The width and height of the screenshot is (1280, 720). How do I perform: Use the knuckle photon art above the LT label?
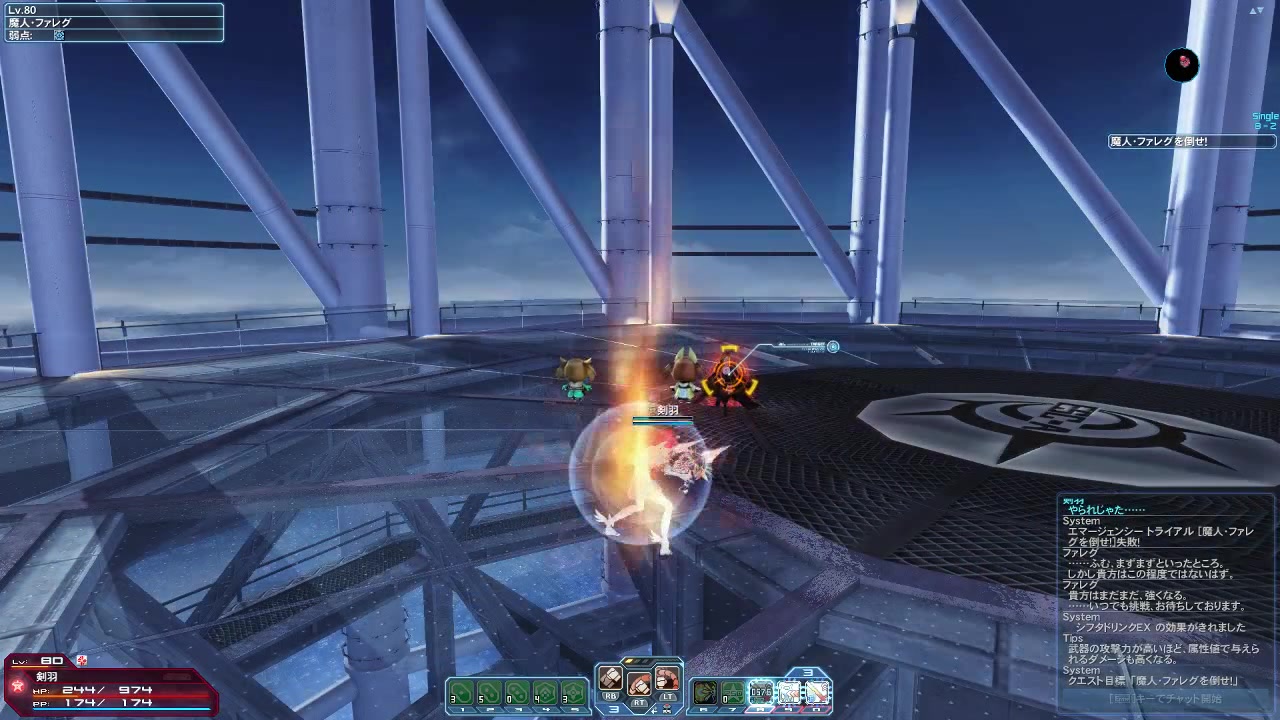pos(667,677)
